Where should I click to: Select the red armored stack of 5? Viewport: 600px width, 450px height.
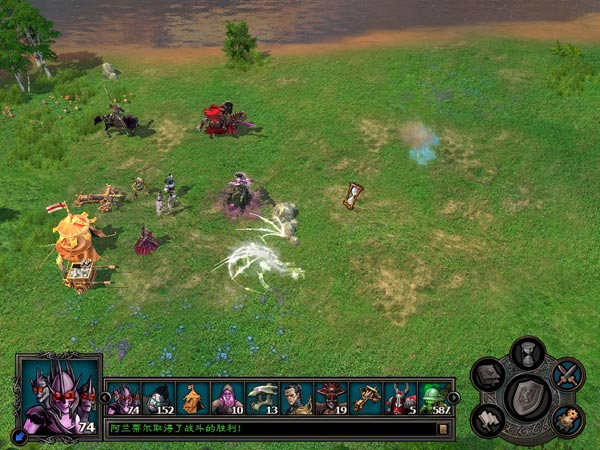(401, 399)
